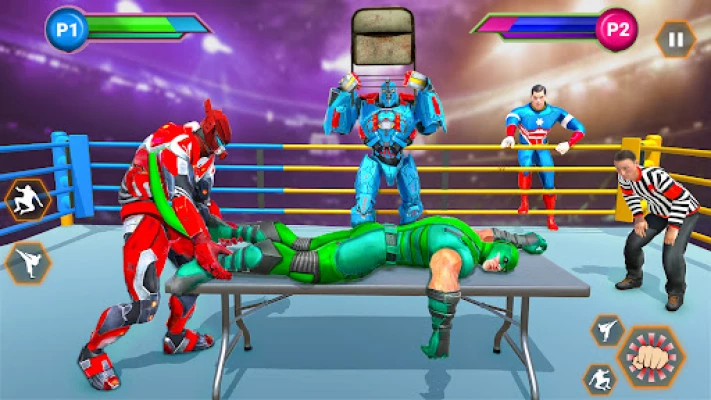Screen dimensions: 711x400
Task: Throw a punch with the fist button
Action: [x=651, y=357]
